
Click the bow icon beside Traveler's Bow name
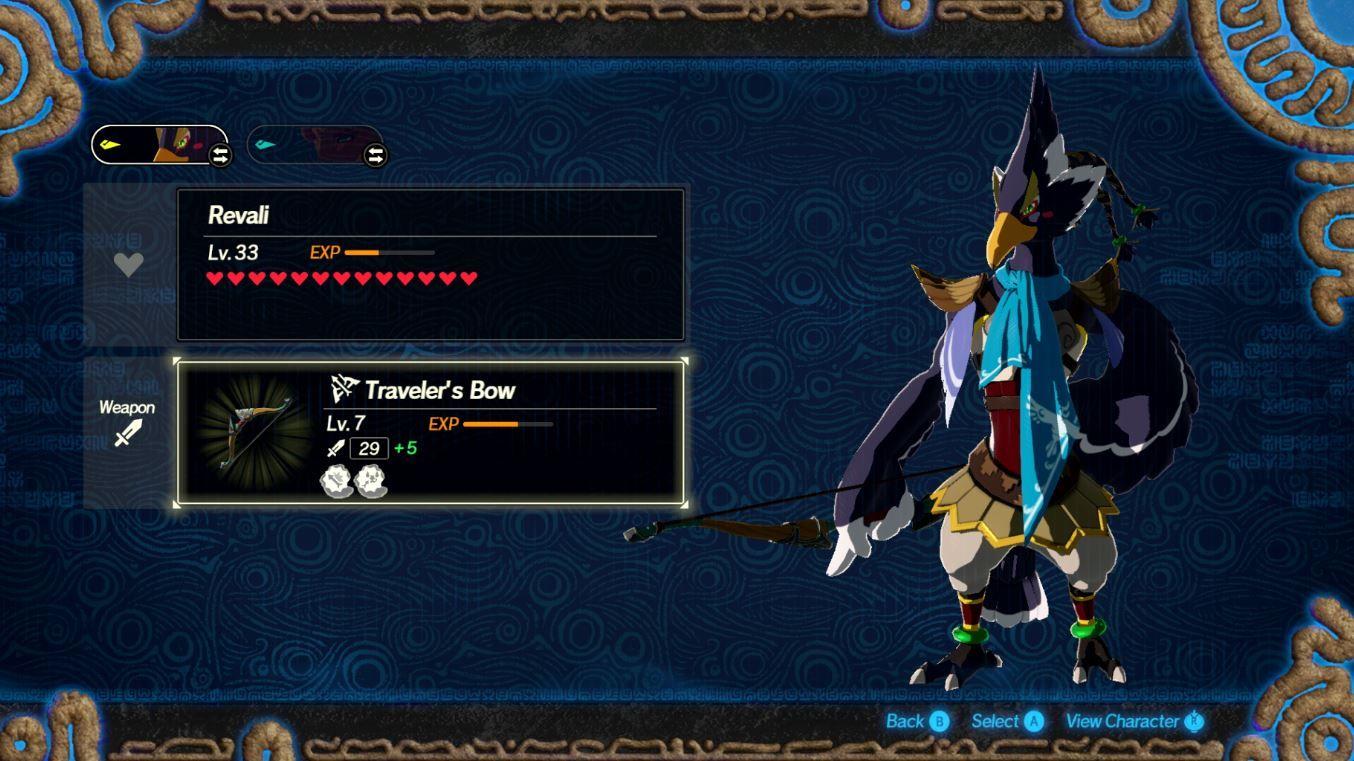click(x=344, y=390)
